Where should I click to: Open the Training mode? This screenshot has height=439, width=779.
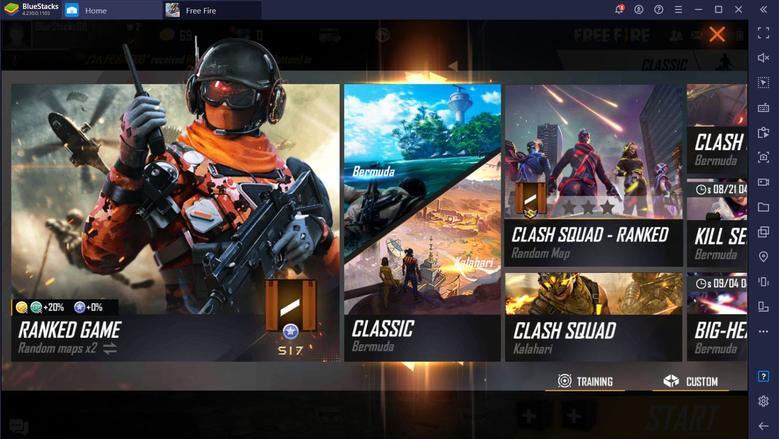(x=585, y=381)
